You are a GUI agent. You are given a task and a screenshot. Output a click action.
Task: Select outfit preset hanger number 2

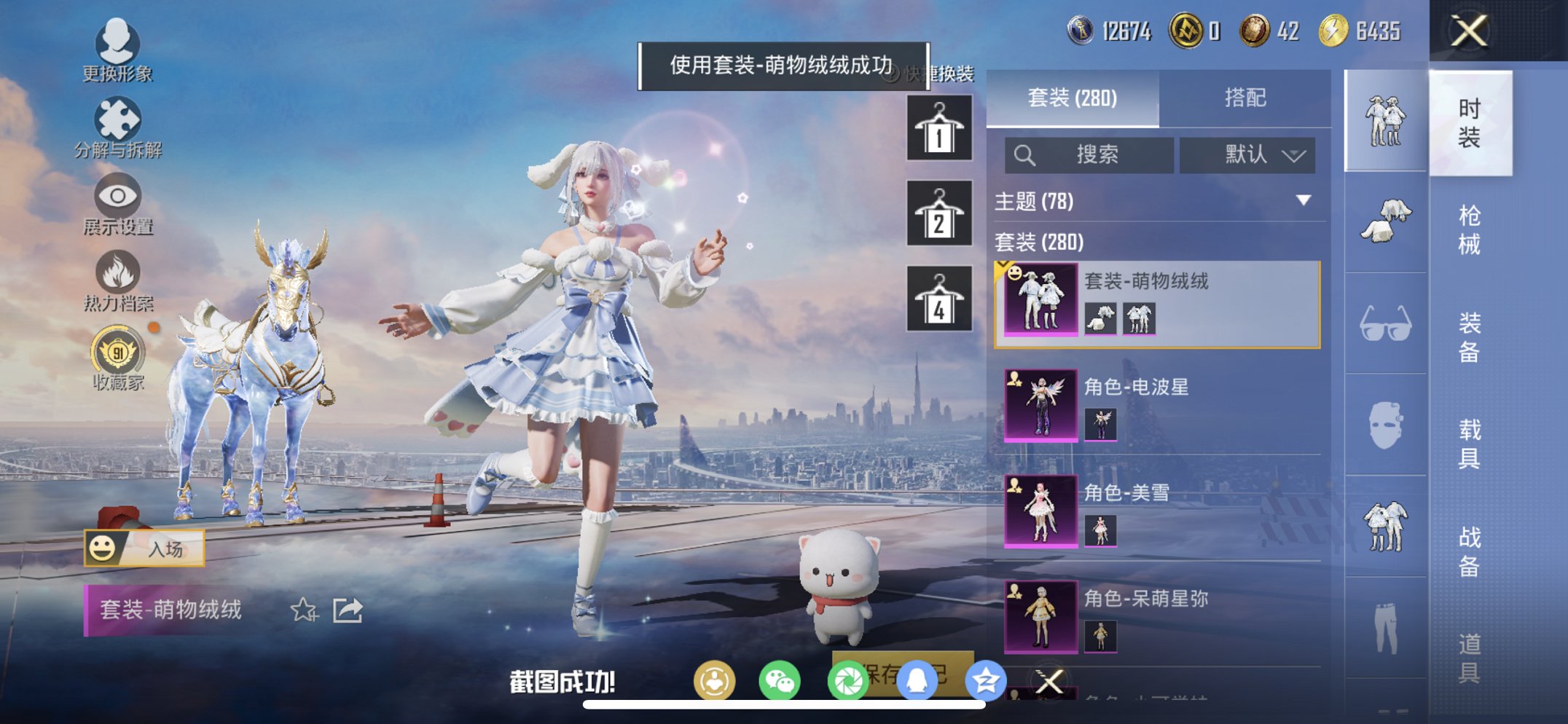pyautogui.click(x=940, y=215)
